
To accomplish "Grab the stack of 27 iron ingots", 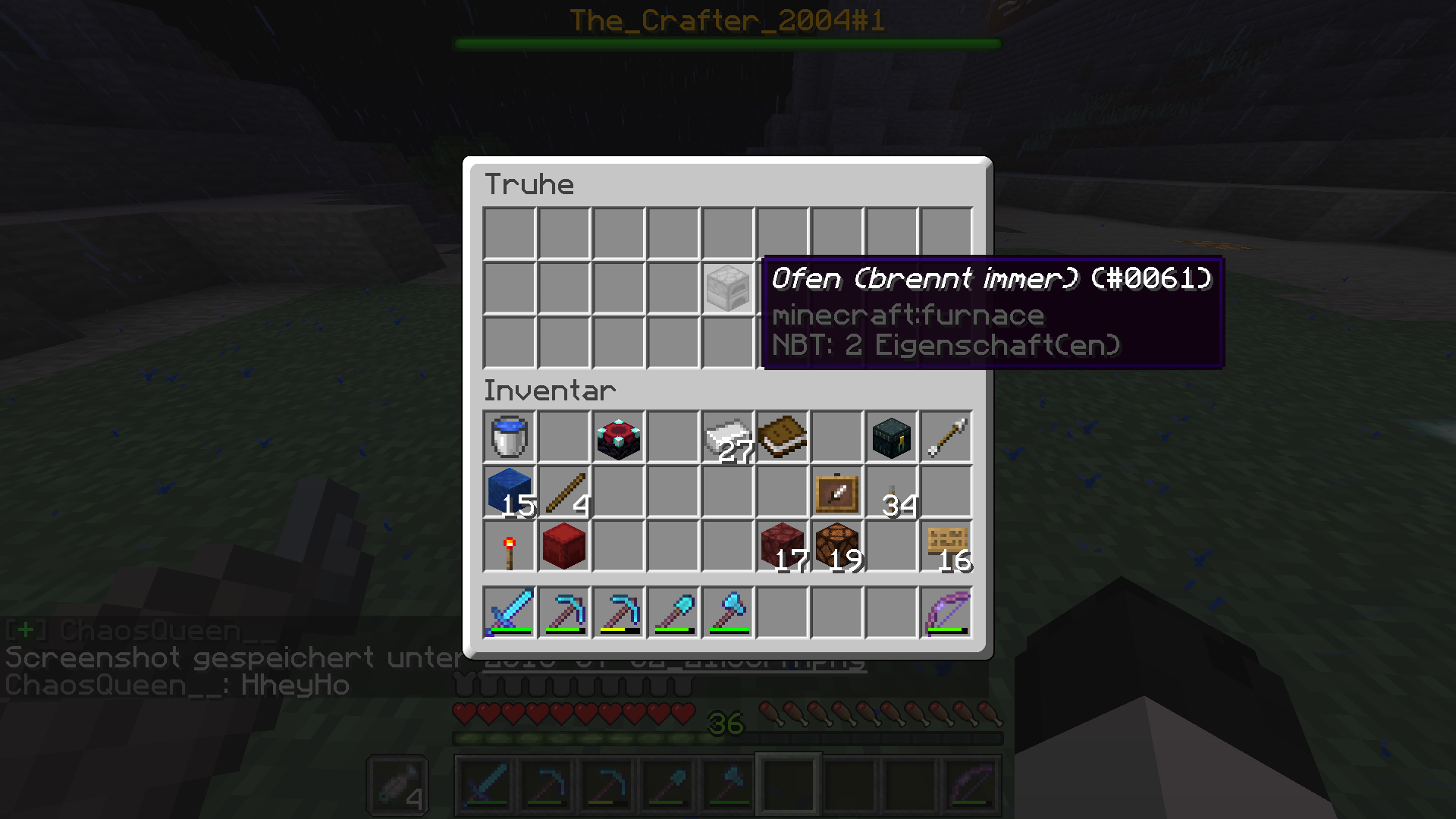I will coord(727,438).
